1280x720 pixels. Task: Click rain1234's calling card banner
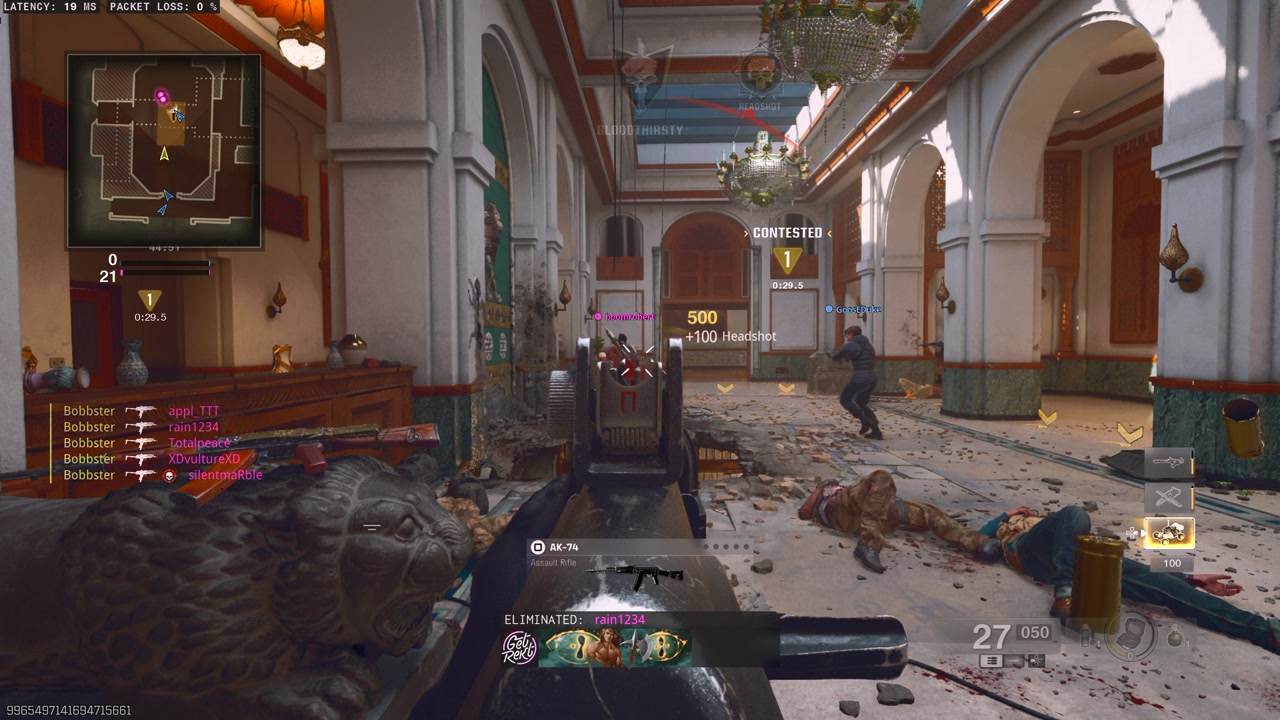[x=615, y=648]
